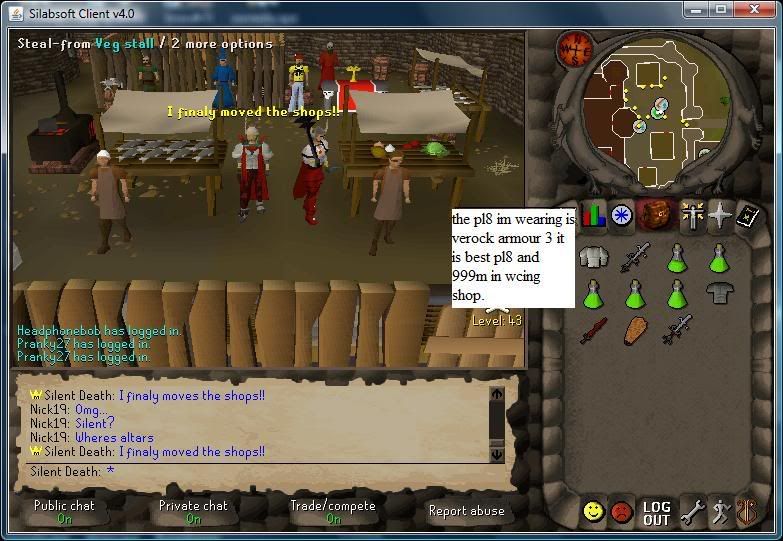
Task: Select the white platebody in inventory
Action: tap(594, 258)
